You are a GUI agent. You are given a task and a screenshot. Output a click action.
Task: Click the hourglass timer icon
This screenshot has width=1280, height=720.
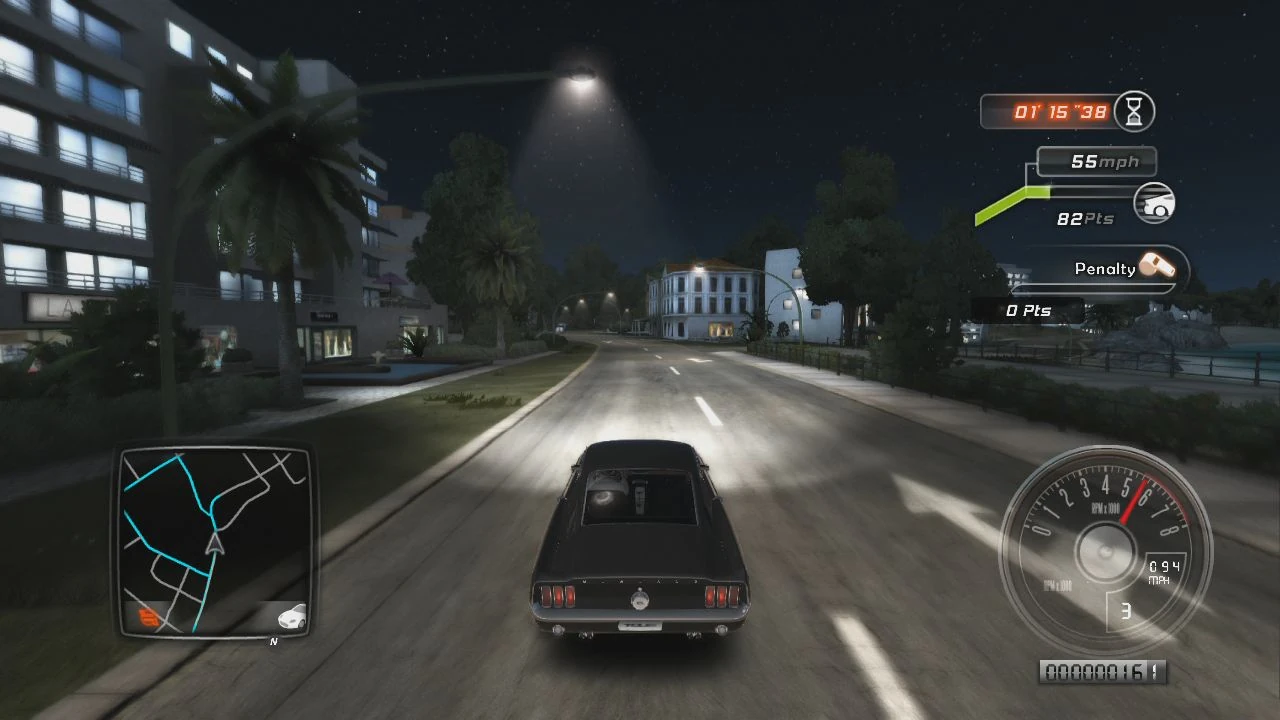point(1133,112)
